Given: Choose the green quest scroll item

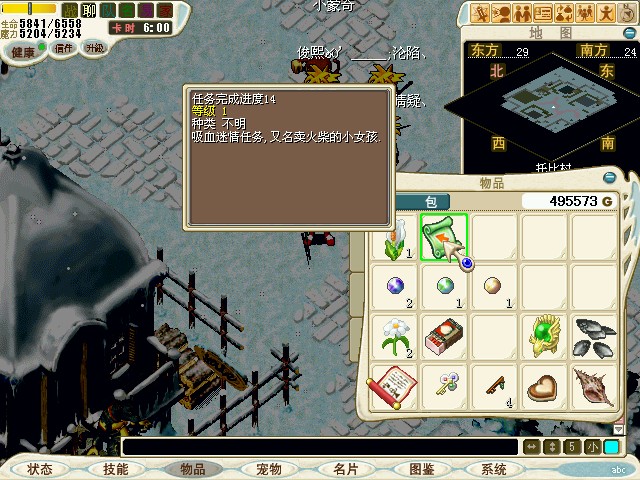Looking at the screenshot, I should pos(440,237).
